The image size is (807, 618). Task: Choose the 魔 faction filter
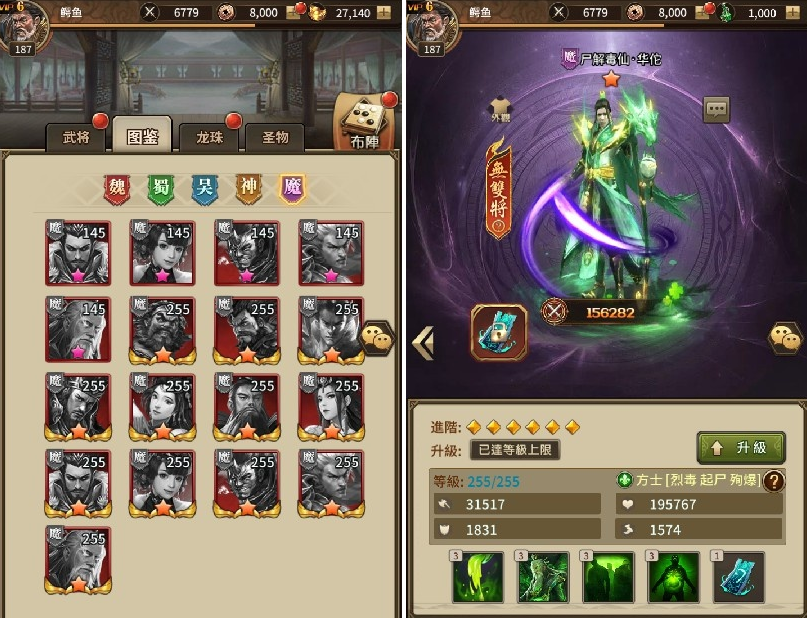[292, 189]
